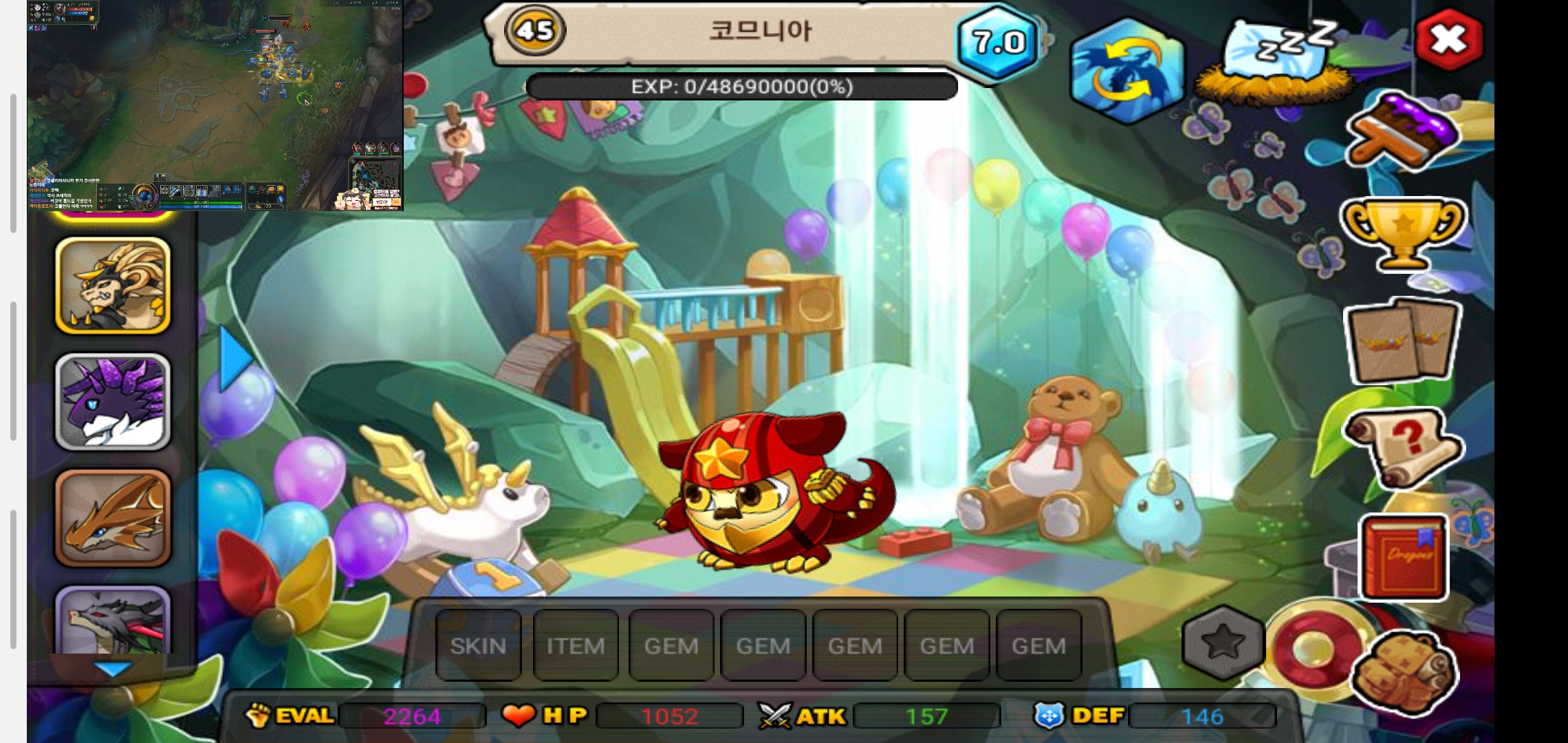Click the blue down arrow under dragon list
1568x743 pixels.
pyautogui.click(x=112, y=669)
